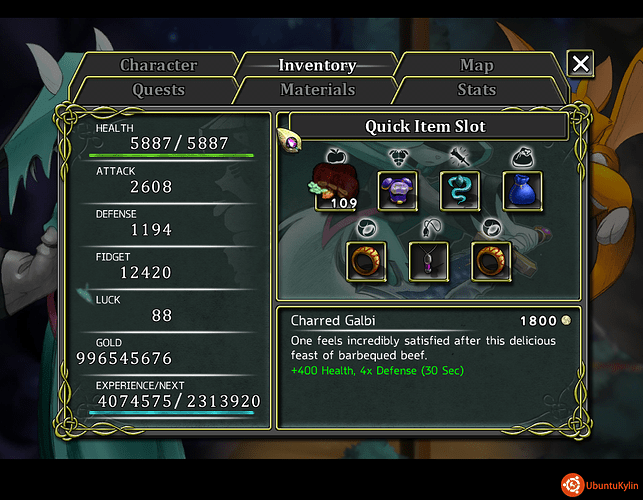The image size is (643, 500).
Task: Choose the purple armor equipment slot
Action: (x=397, y=190)
